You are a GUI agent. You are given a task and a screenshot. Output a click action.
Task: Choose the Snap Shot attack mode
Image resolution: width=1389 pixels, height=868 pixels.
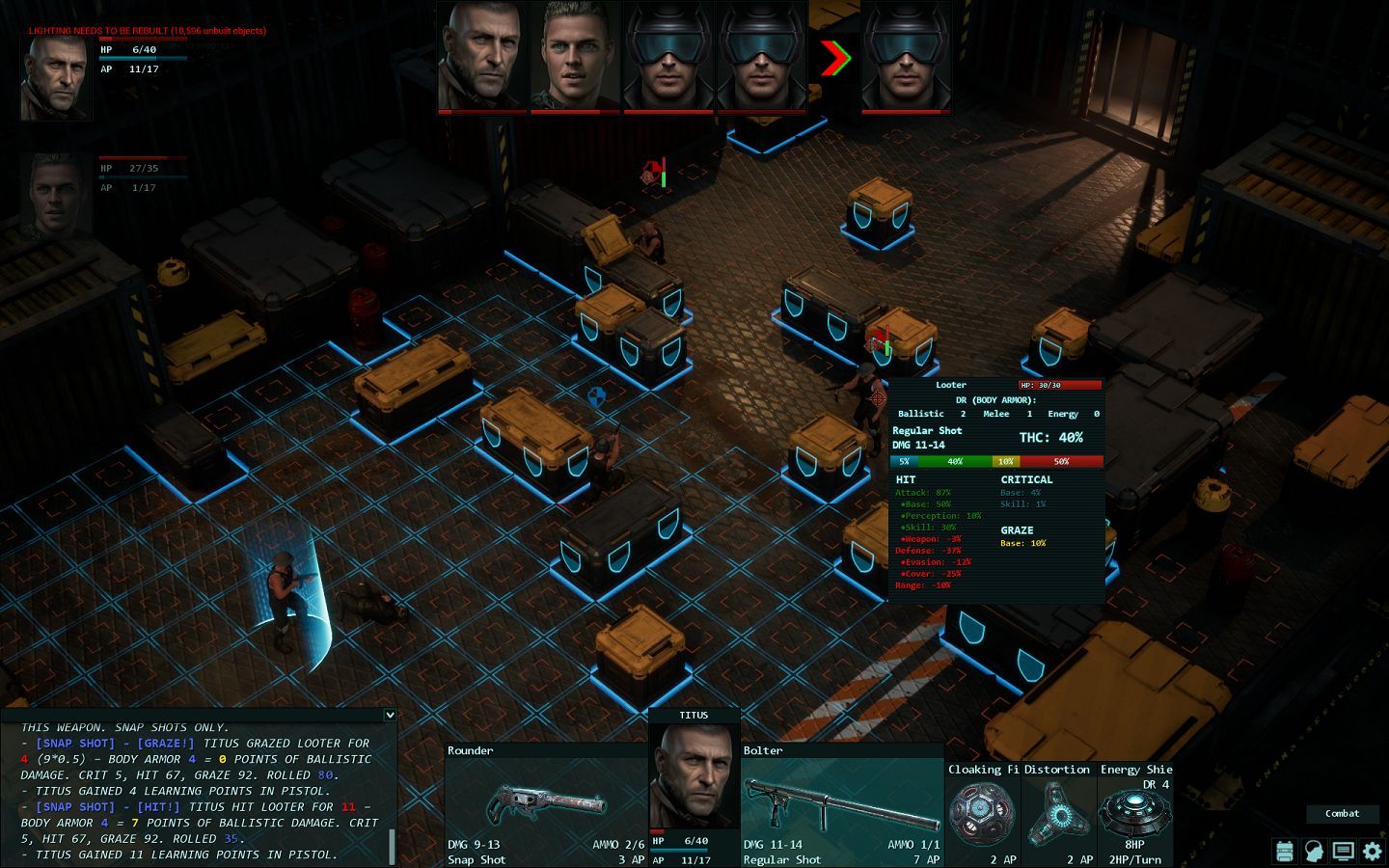[x=476, y=859]
